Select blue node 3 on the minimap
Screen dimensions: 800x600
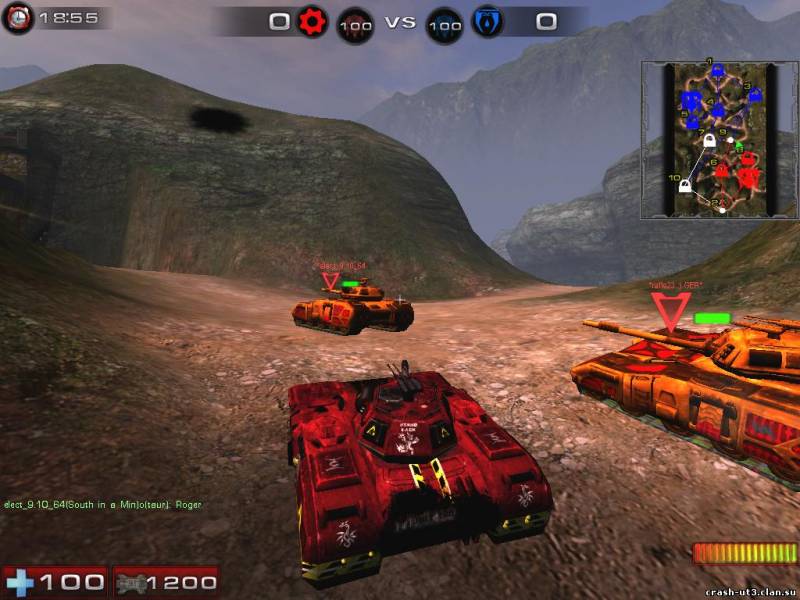(x=755, y=96)
